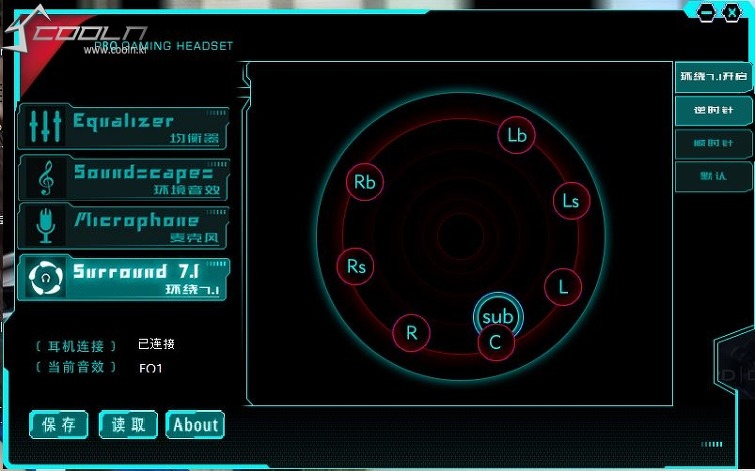Open the Equalizer section
The height and width of the screenshot is (471, 755).
click(123, 128)
